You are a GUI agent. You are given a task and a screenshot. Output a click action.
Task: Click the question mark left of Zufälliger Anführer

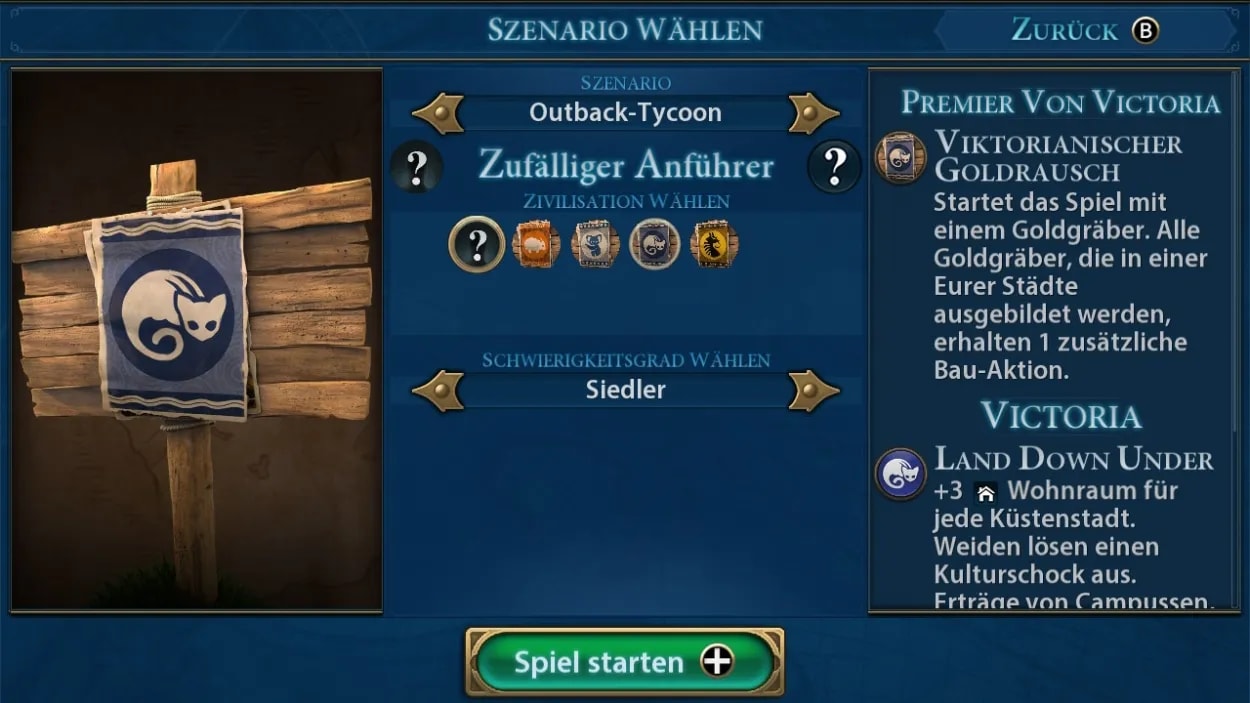(416, 166)
